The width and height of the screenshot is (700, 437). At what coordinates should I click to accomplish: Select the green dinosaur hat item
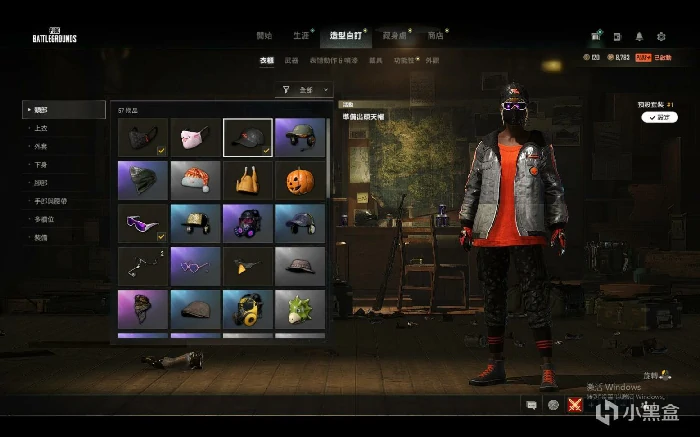click(x=300, y=310)
